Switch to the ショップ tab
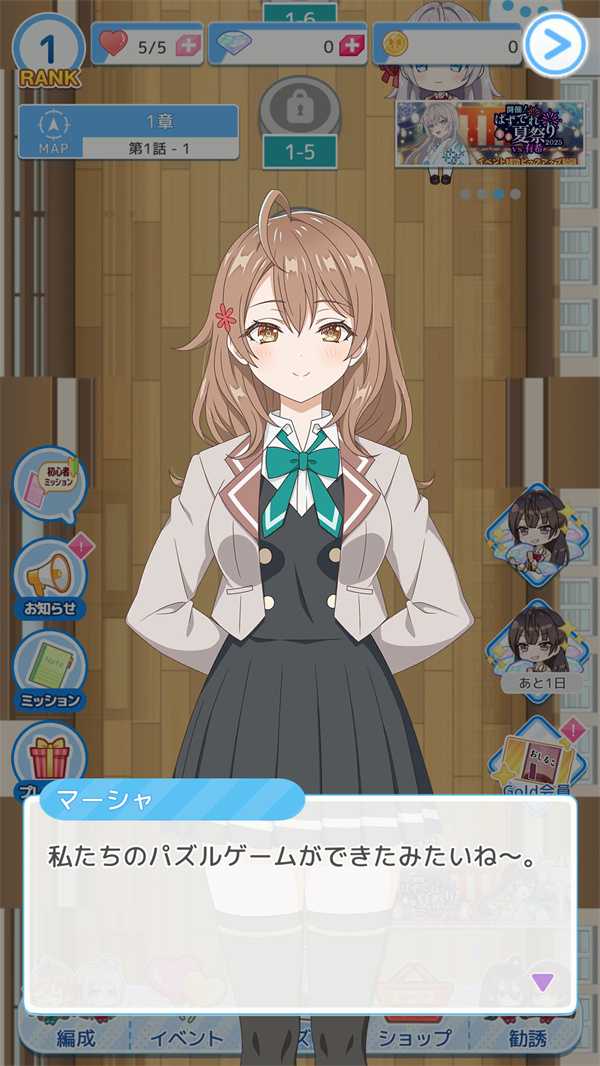Screen dimensions: 600x1066 tap(414, 1038)
